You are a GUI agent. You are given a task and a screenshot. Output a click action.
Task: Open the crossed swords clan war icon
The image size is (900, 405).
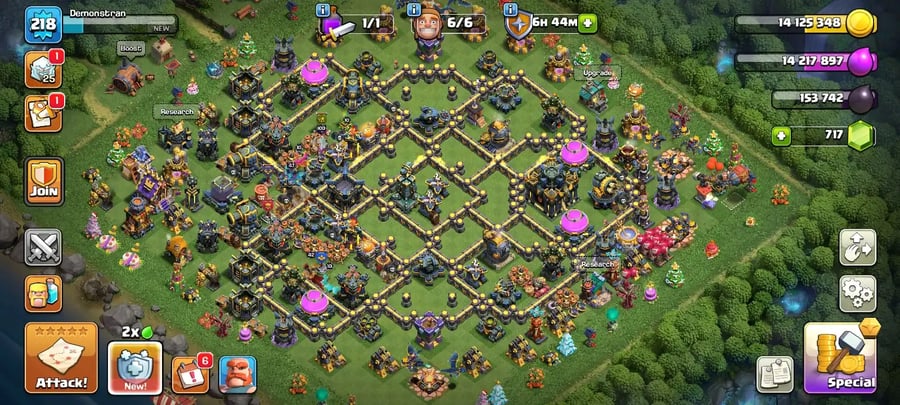coord(43,246)
